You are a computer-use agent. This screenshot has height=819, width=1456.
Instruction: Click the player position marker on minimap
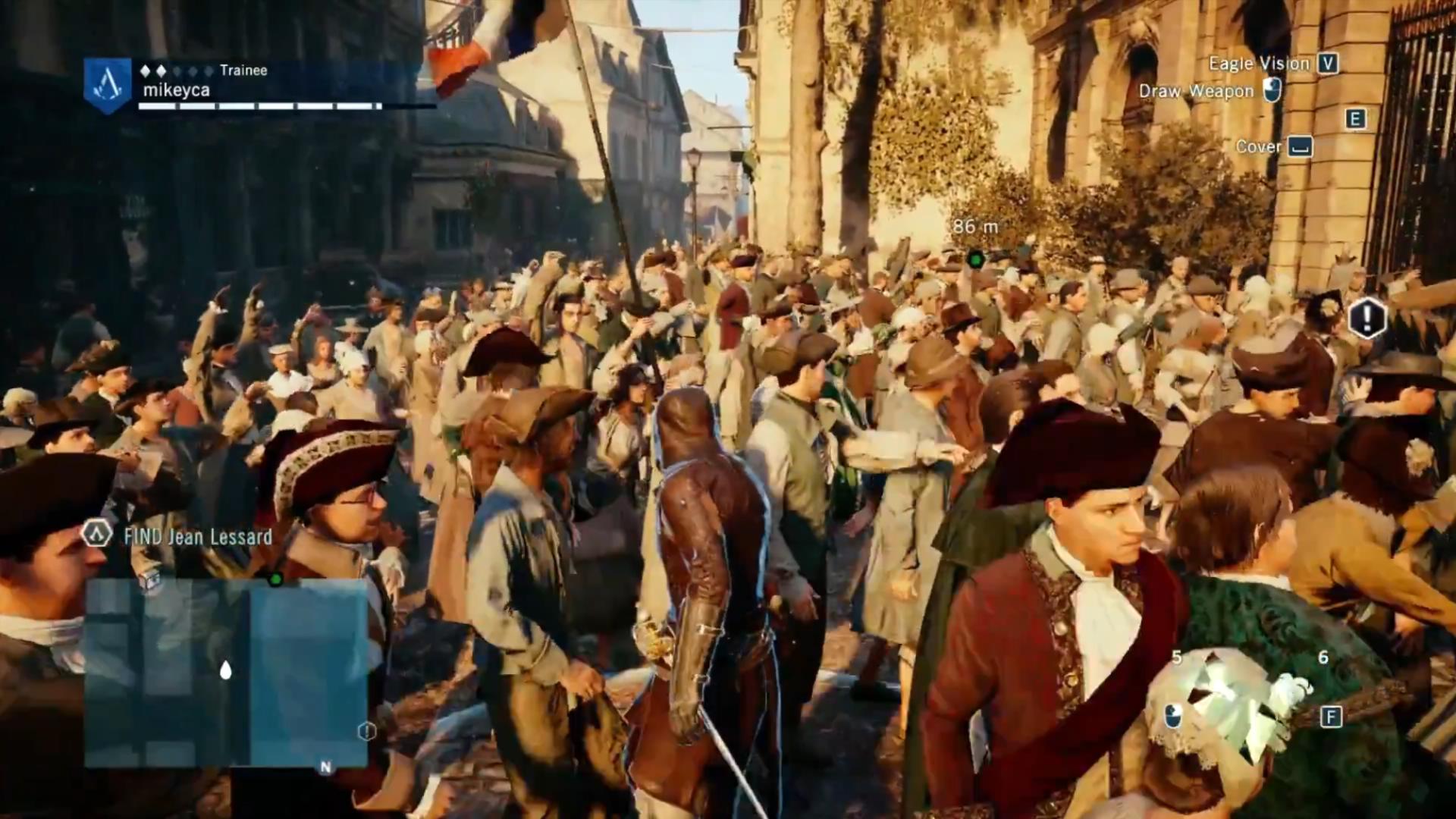[x=225, y=670]
